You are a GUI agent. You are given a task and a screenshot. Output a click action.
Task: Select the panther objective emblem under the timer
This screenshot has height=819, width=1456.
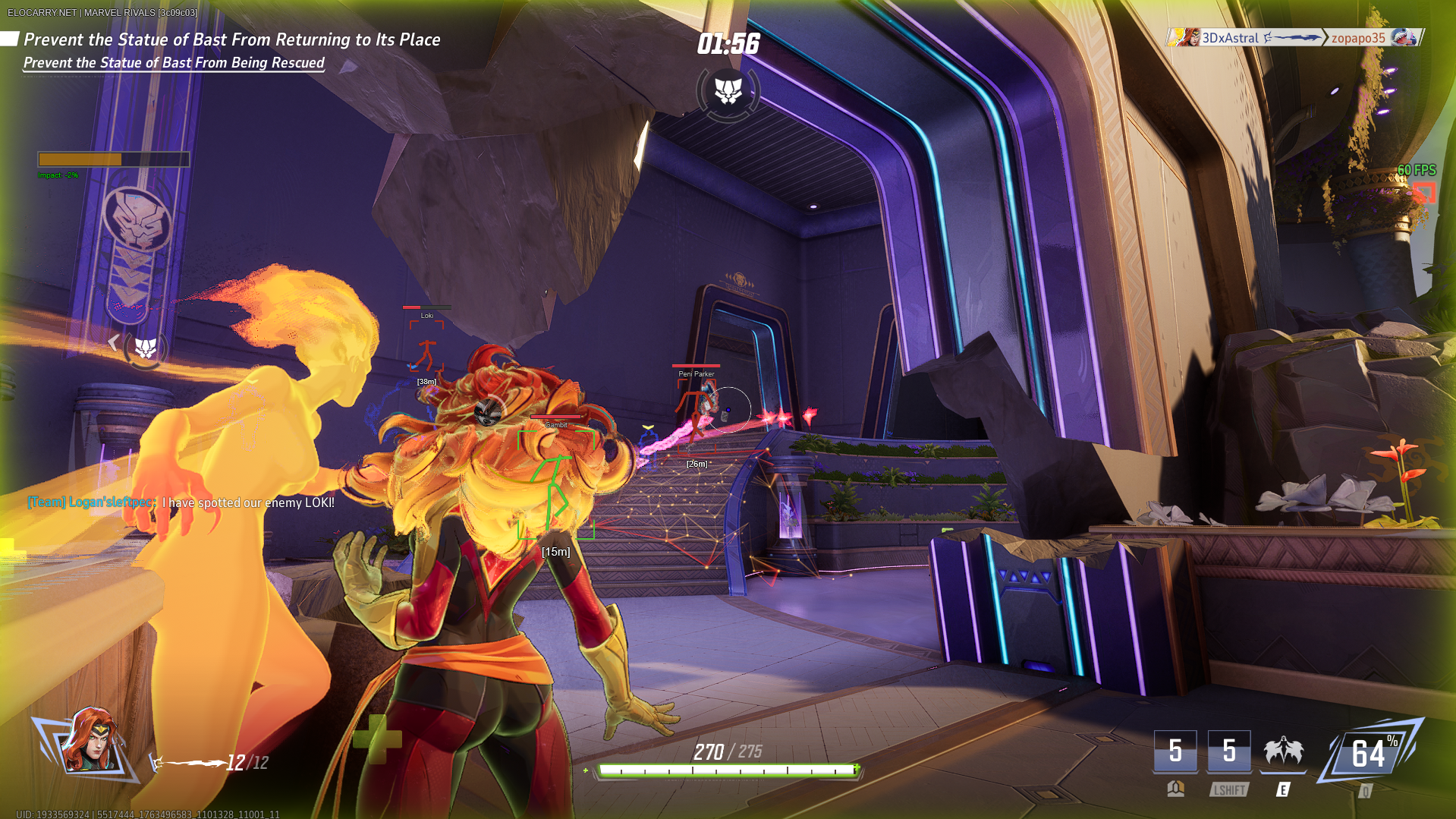click(x=728, y=92)
